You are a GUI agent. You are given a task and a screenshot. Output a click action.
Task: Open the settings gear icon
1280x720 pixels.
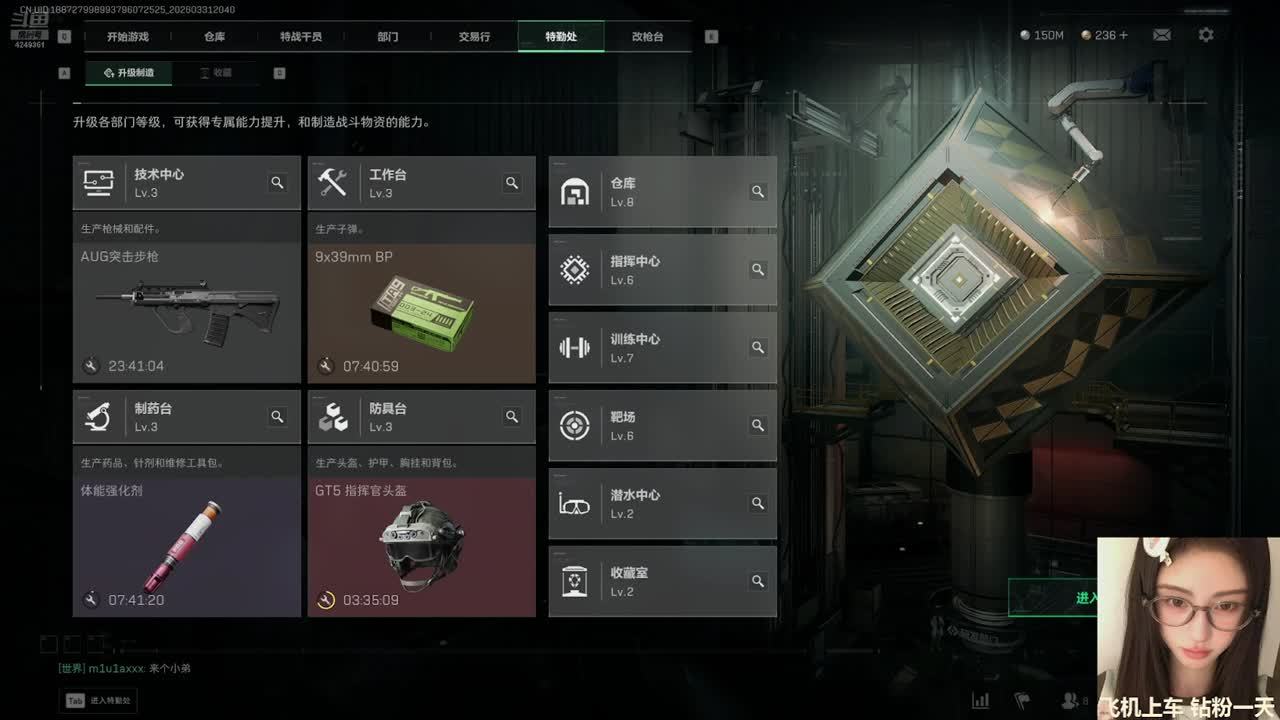point(1206,35)
